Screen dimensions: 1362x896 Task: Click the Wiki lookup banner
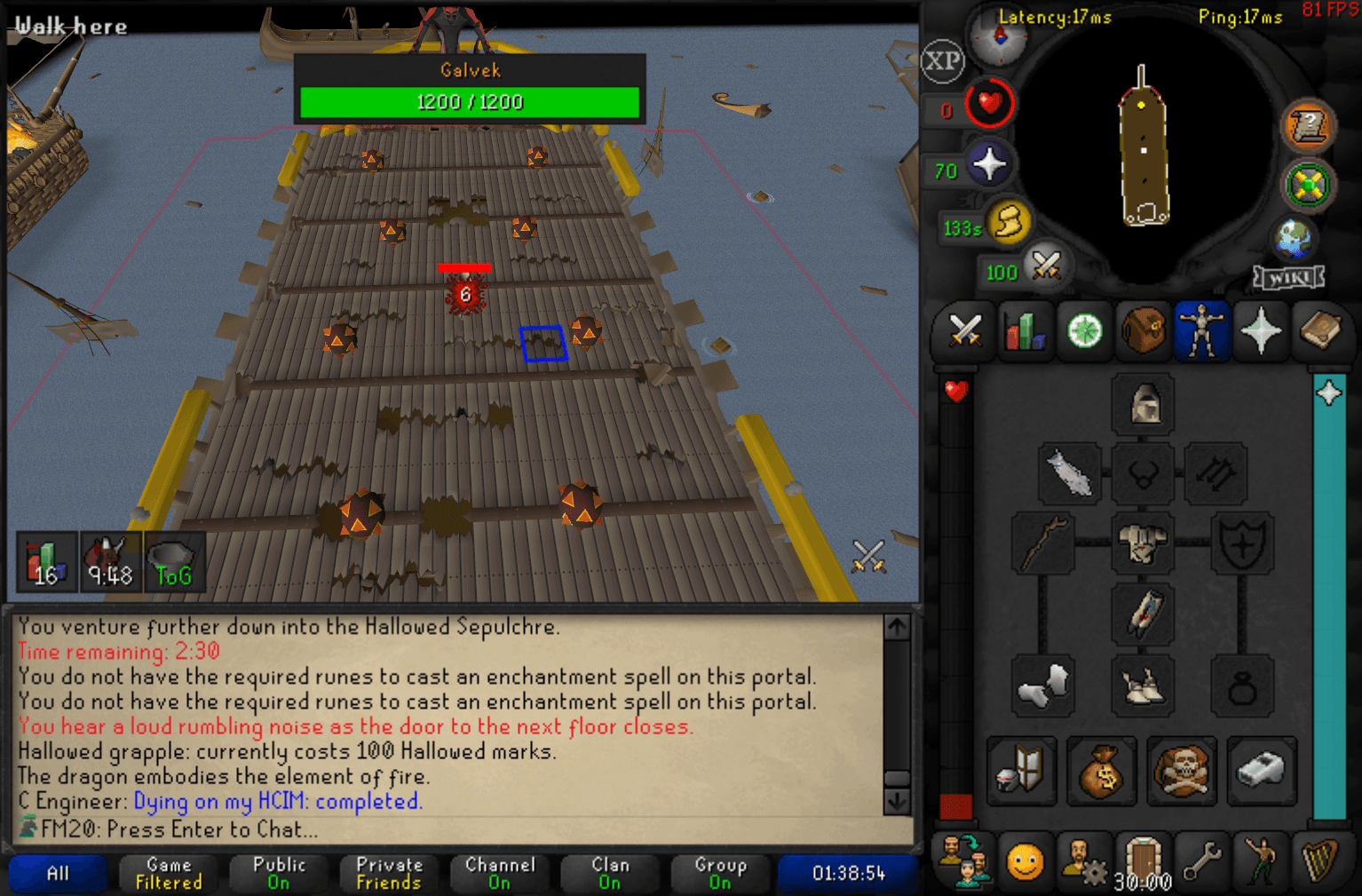point(1288,277)
